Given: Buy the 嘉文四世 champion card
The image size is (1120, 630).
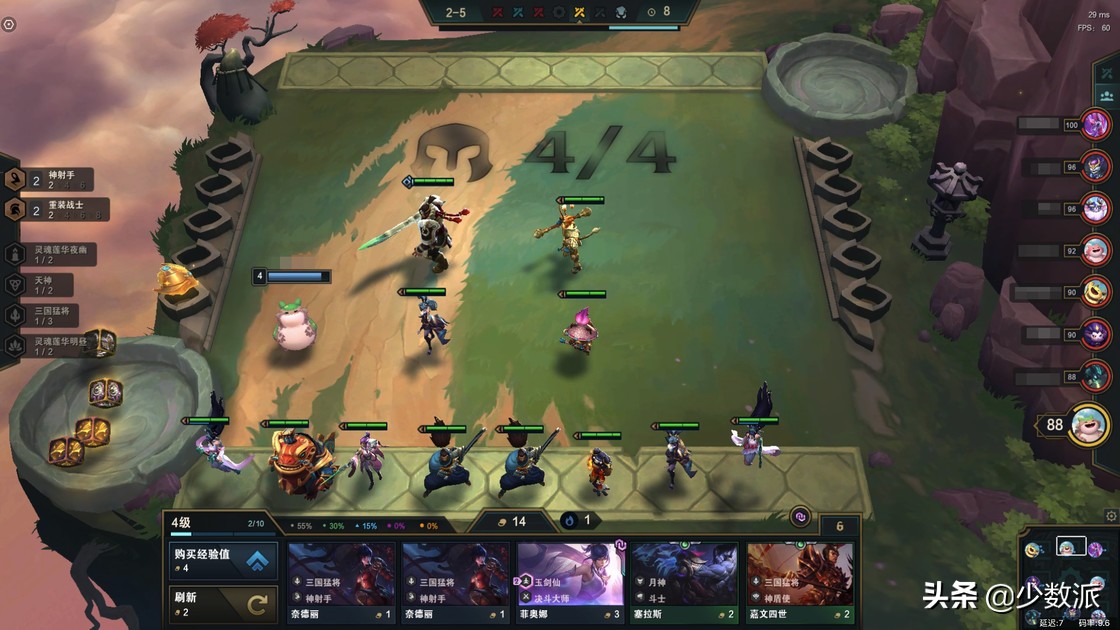Looking at the screenshot, I should [x=800, y=582].
